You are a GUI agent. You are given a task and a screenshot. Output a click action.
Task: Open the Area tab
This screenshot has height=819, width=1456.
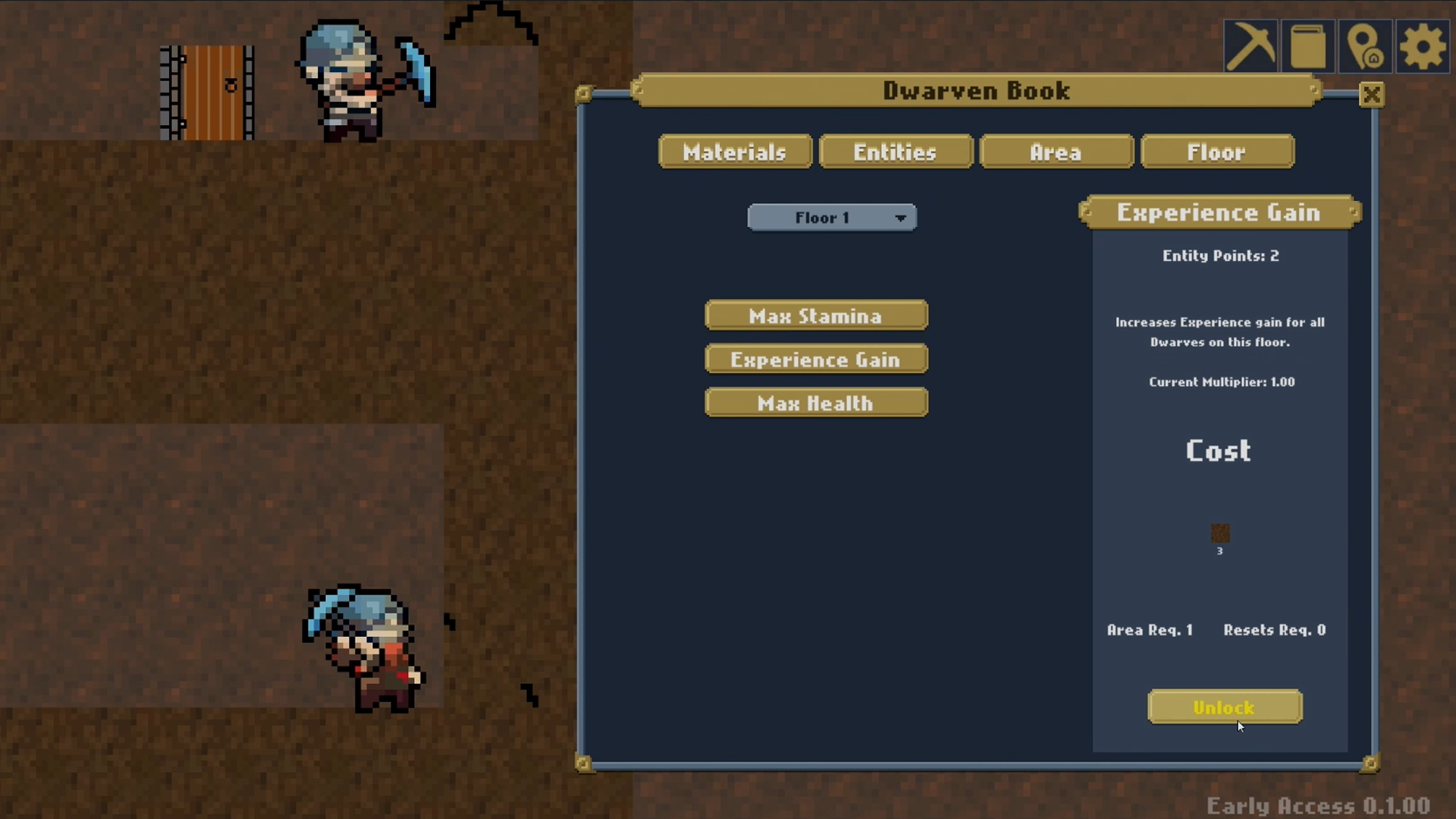point(1056,152)
